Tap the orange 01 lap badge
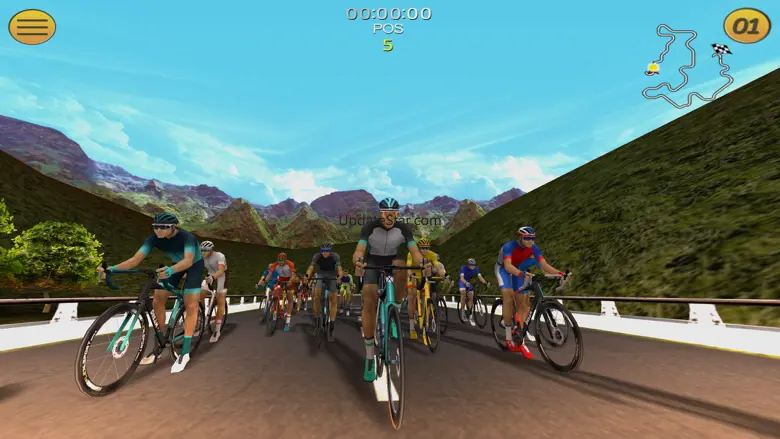The image size is (780, 439). 747,26
